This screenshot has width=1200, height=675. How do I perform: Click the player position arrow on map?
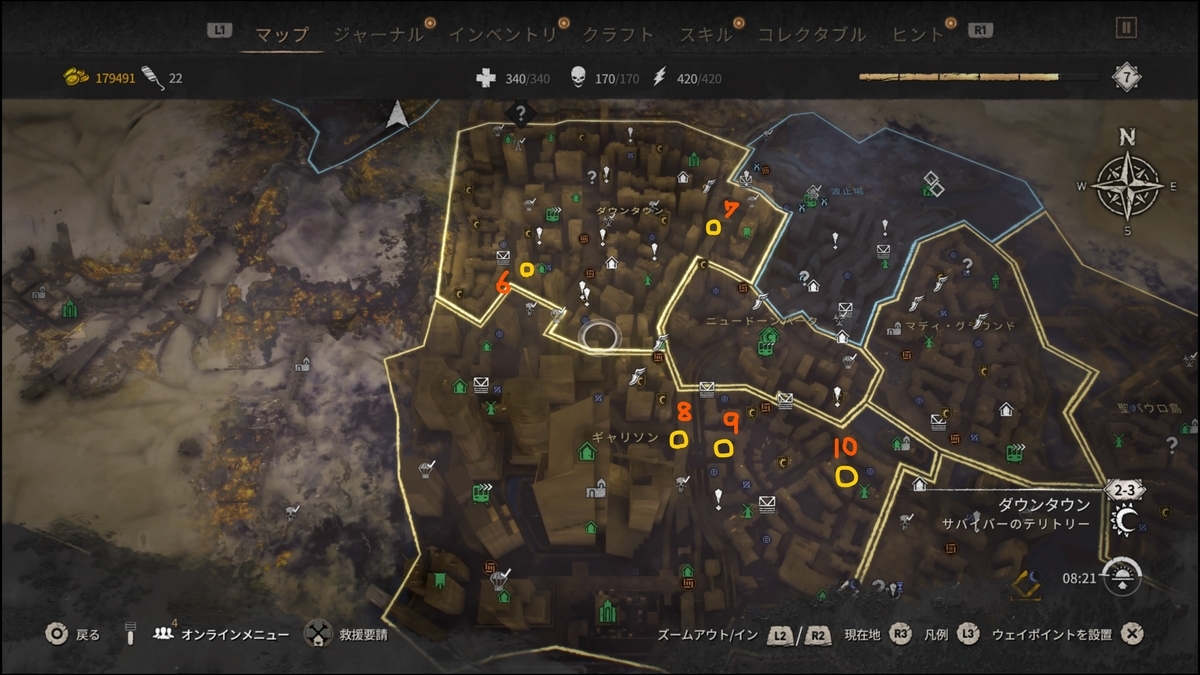pos(397,115)
